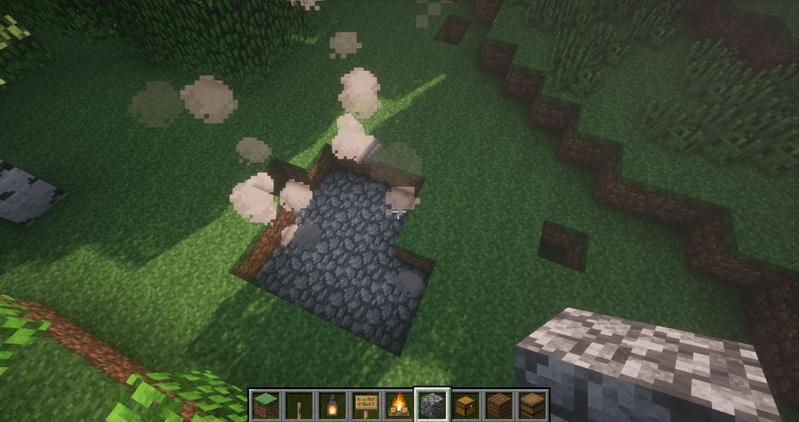Select the thin stick item slot
The width and height of the screenshot is (799, 422).
coord(297,405)
